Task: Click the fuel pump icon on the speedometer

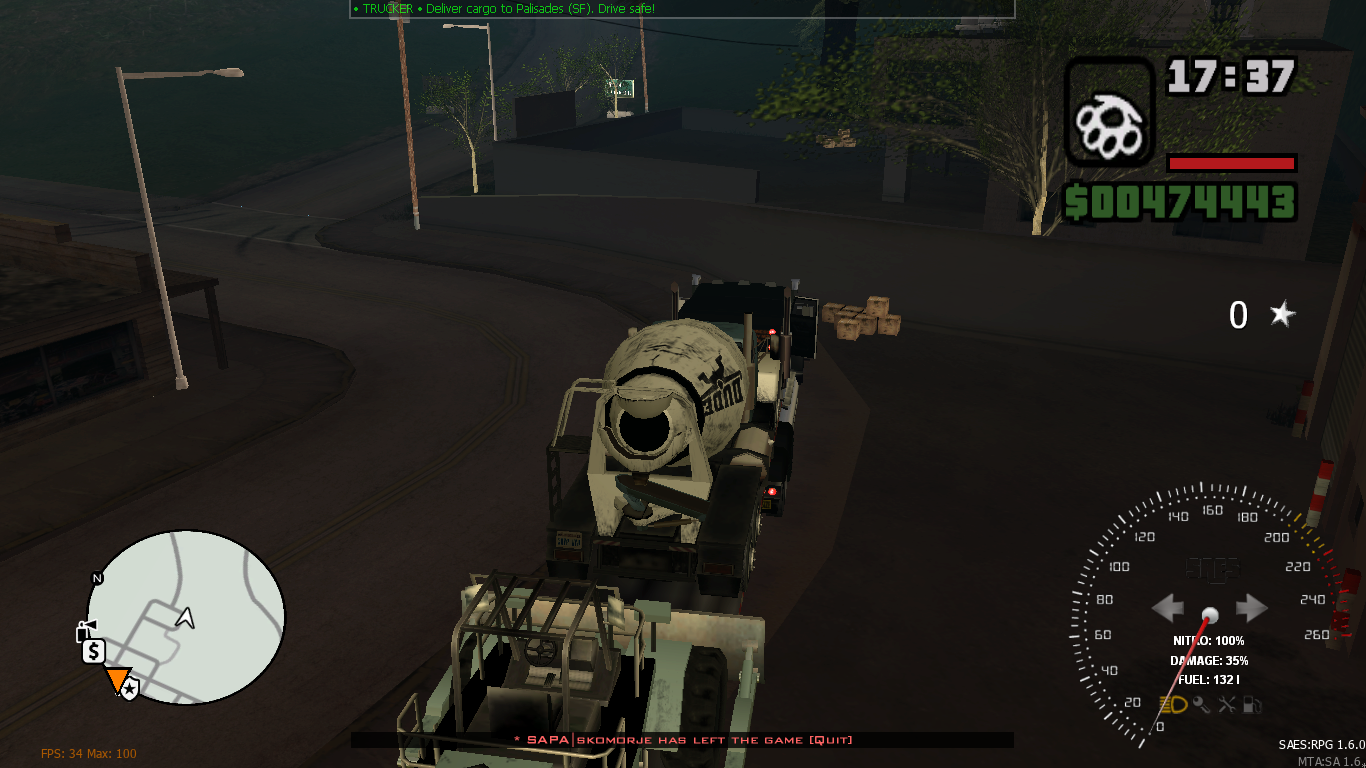Action: (x=1252, y=705)
